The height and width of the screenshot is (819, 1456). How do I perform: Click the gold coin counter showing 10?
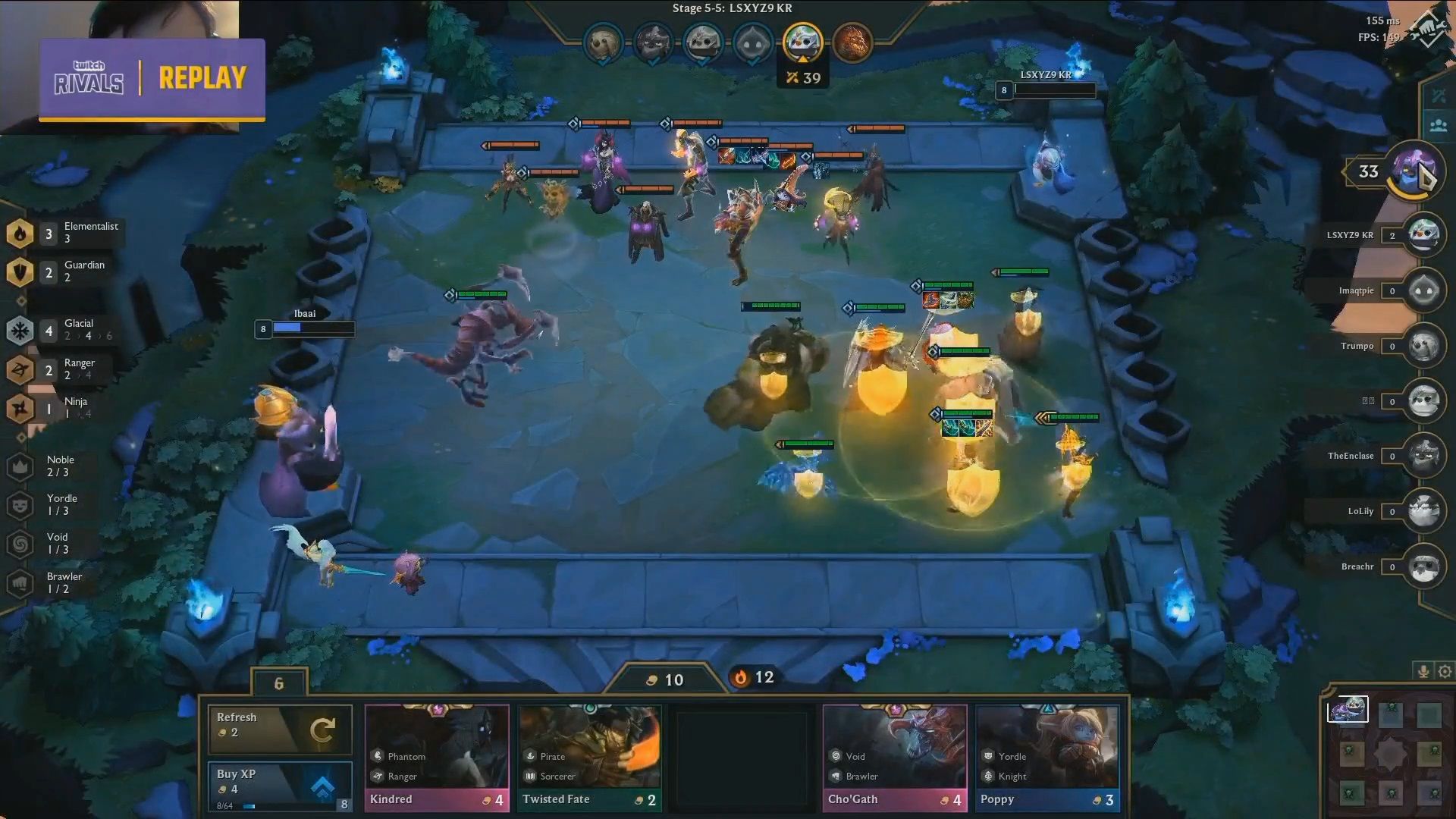pos(664,679)
